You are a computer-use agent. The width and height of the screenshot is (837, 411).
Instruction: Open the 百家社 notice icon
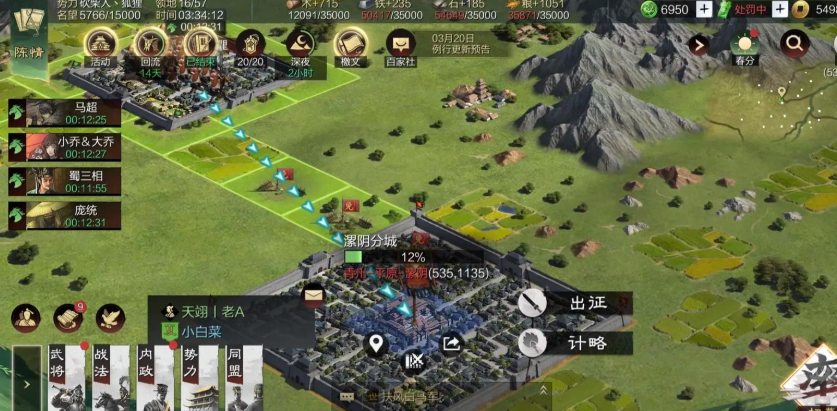pyautogui.click(x=401, y=46)
